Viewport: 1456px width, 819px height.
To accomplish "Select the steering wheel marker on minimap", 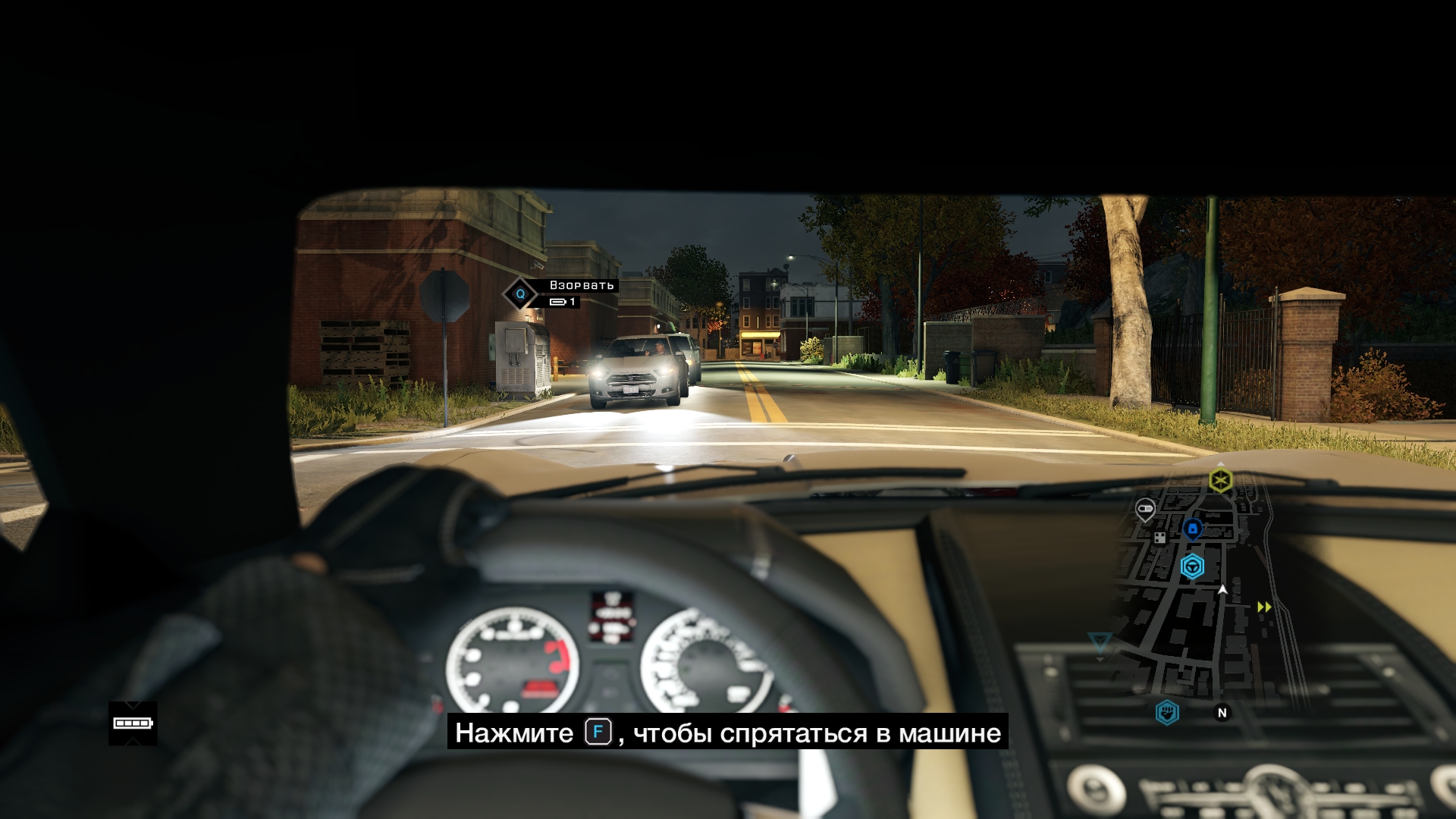I will click(1192, 566).
